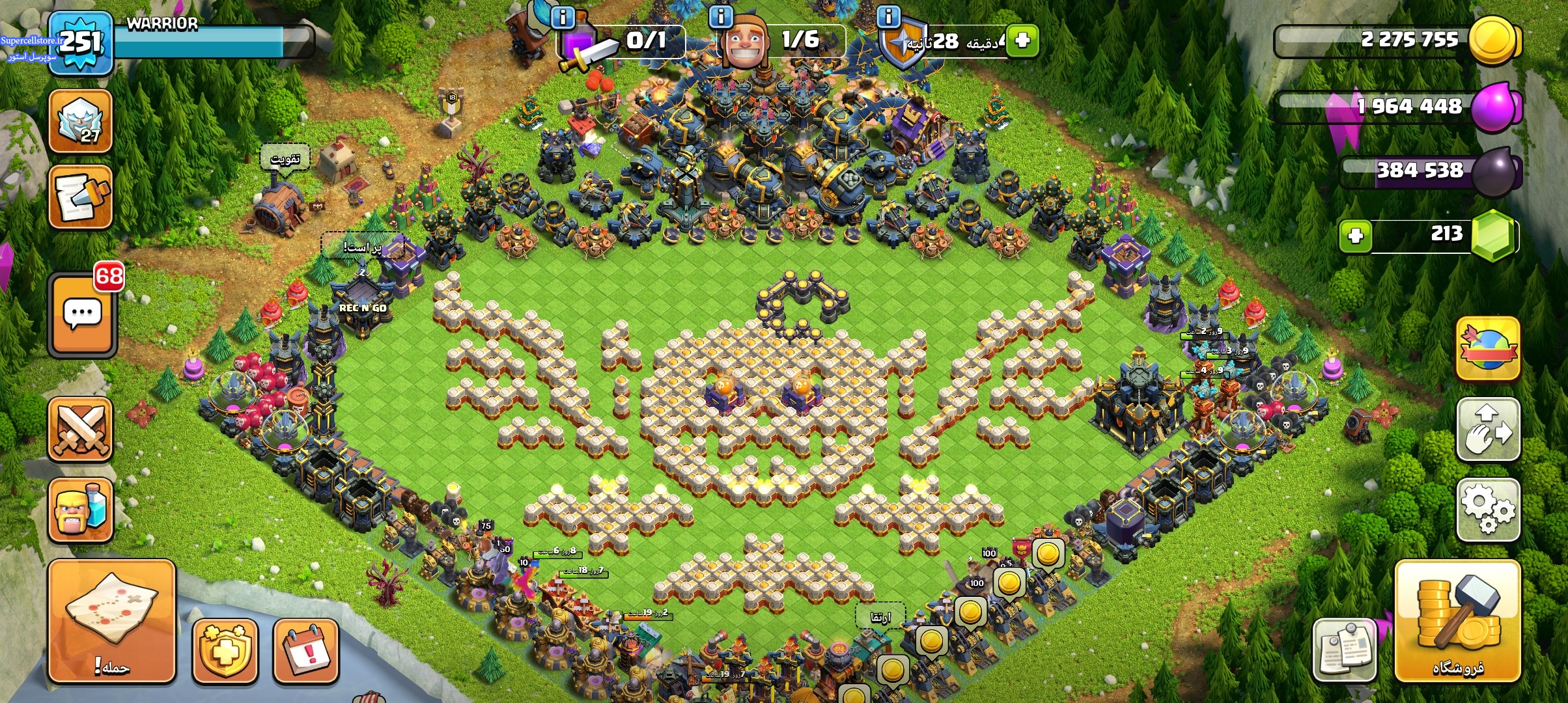The image size is (1568, 703).
Task: Open the Settings gears button
Action: pos(1488,510)
